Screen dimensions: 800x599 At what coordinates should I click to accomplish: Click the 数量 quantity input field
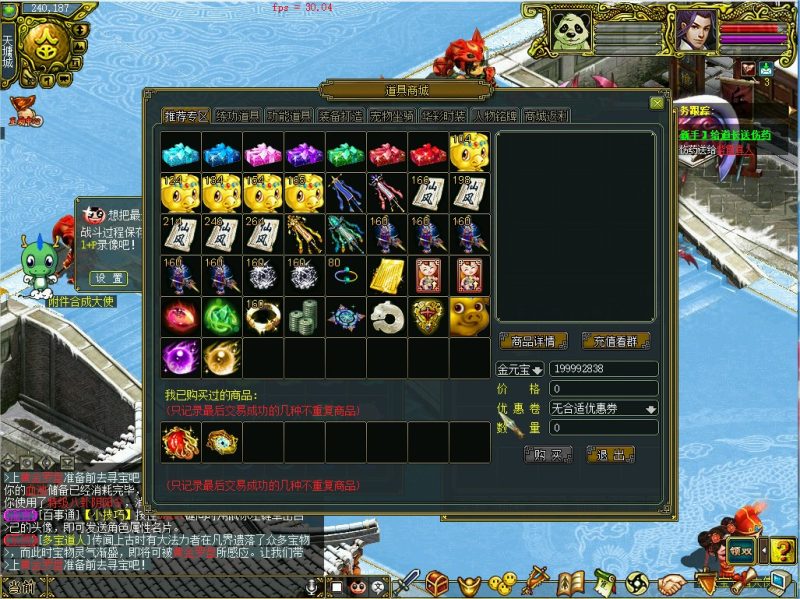(603, 427)
